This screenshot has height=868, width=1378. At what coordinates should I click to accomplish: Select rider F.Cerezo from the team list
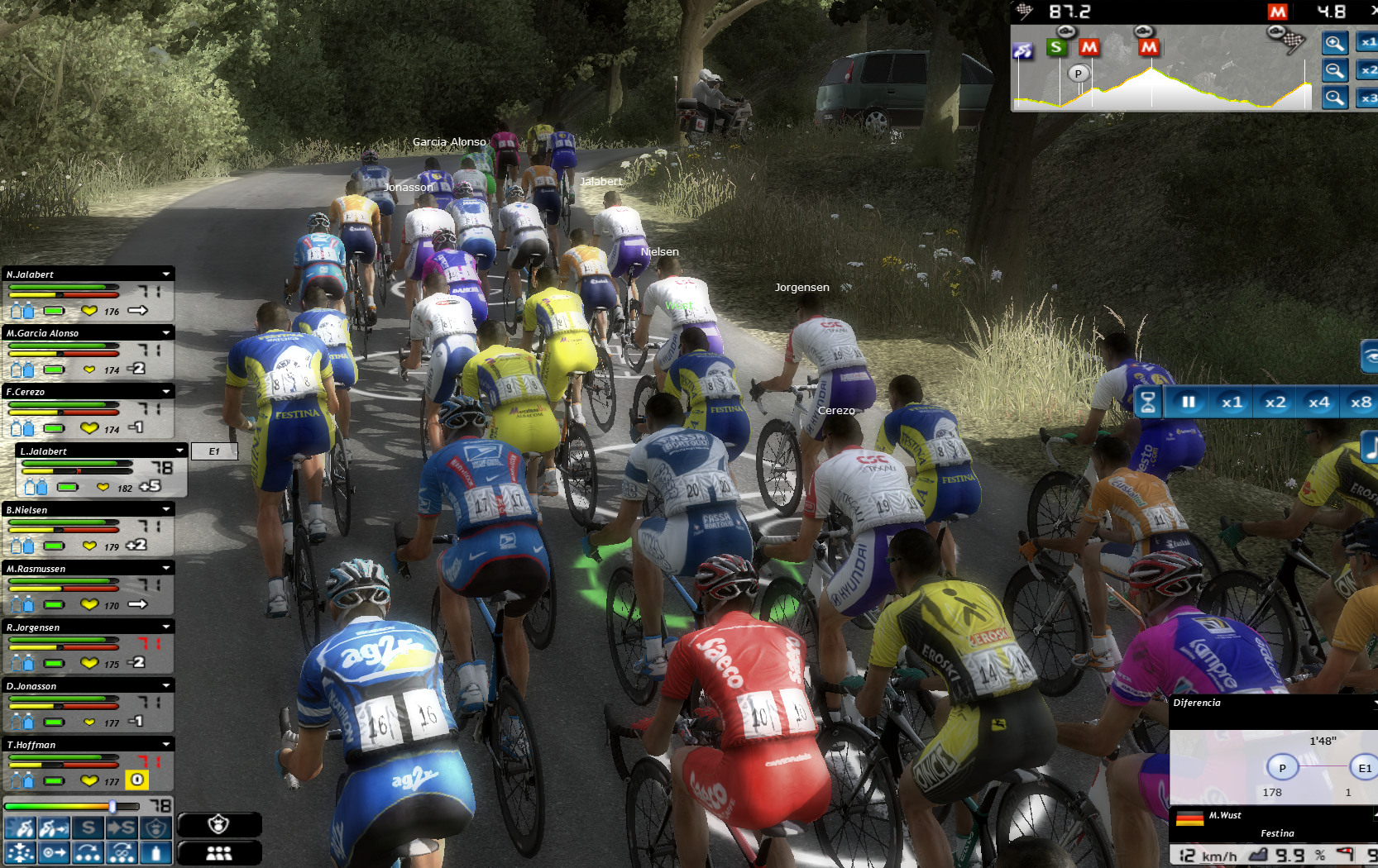pyautogui.click(x=74, y=392)
